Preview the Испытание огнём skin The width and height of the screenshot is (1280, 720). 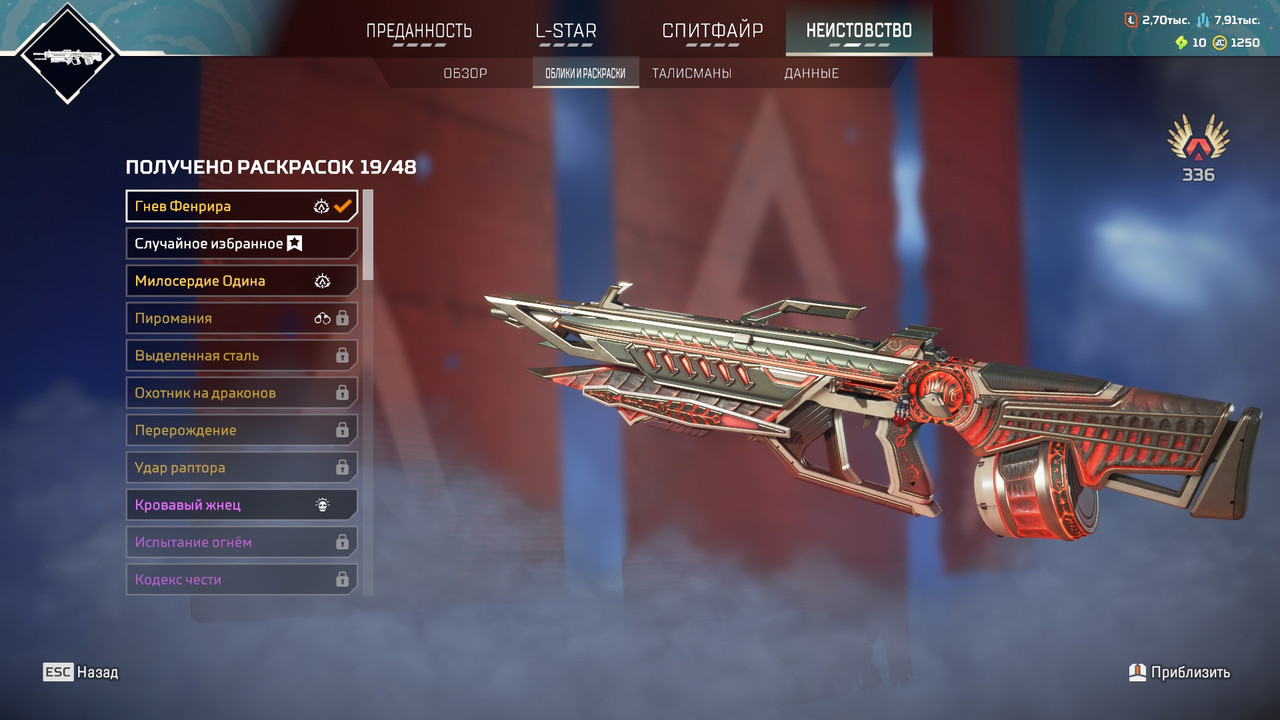(241, 542)
